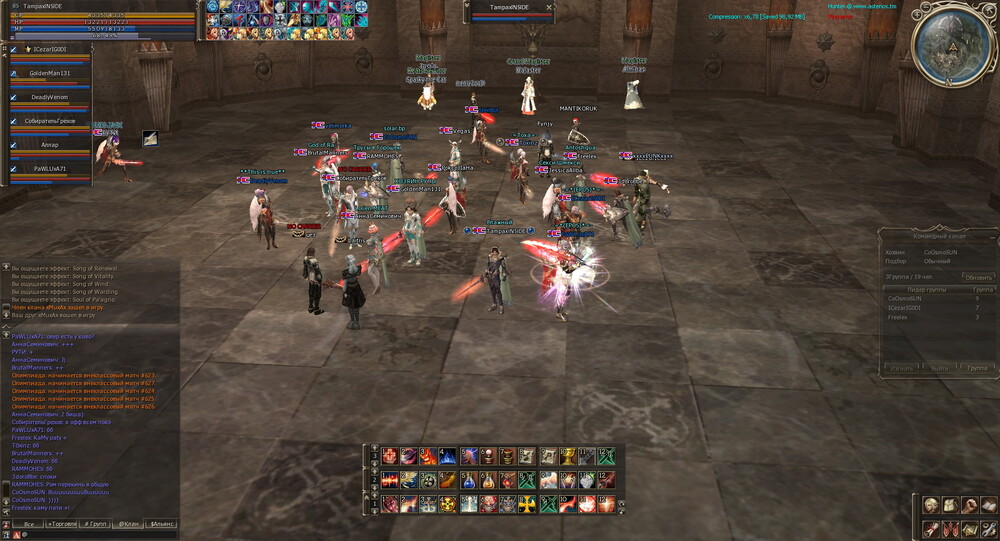Open the +Торговля trade chat tab
This screenshot has width=1000, height=541.
[64, 524]
